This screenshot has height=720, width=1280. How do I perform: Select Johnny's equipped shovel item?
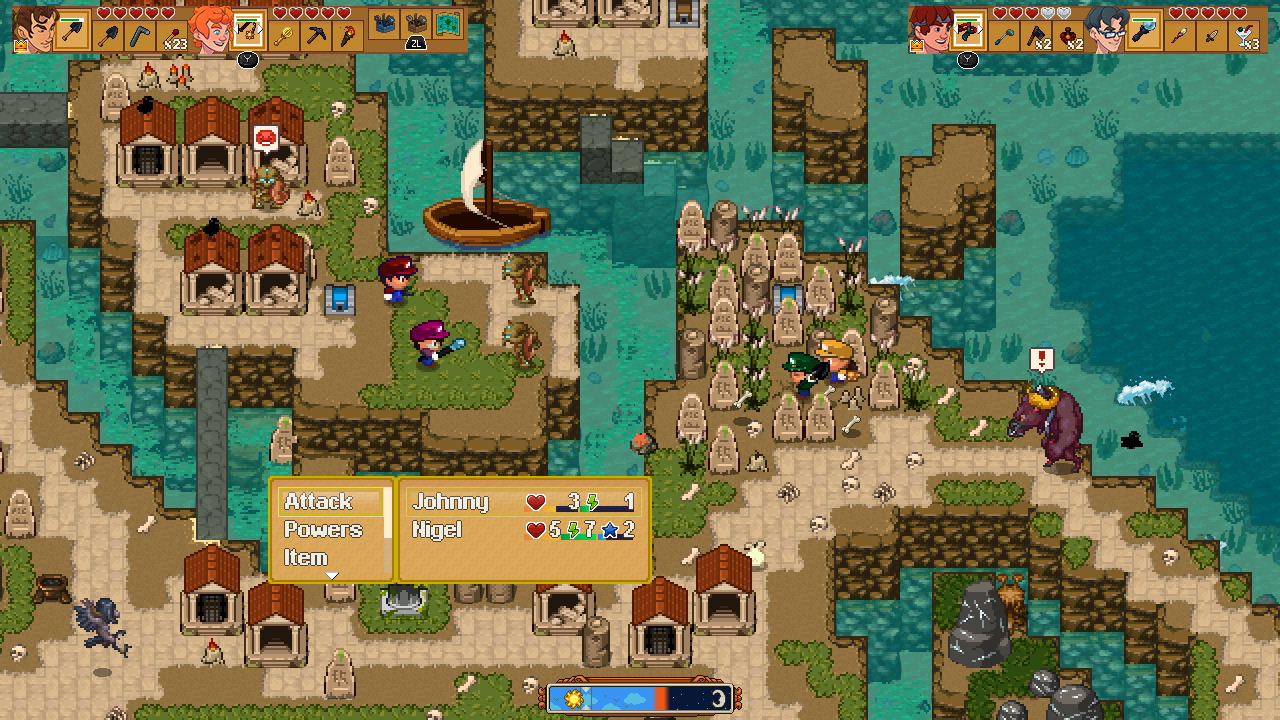pyautogui.click(x=73, y=33)
